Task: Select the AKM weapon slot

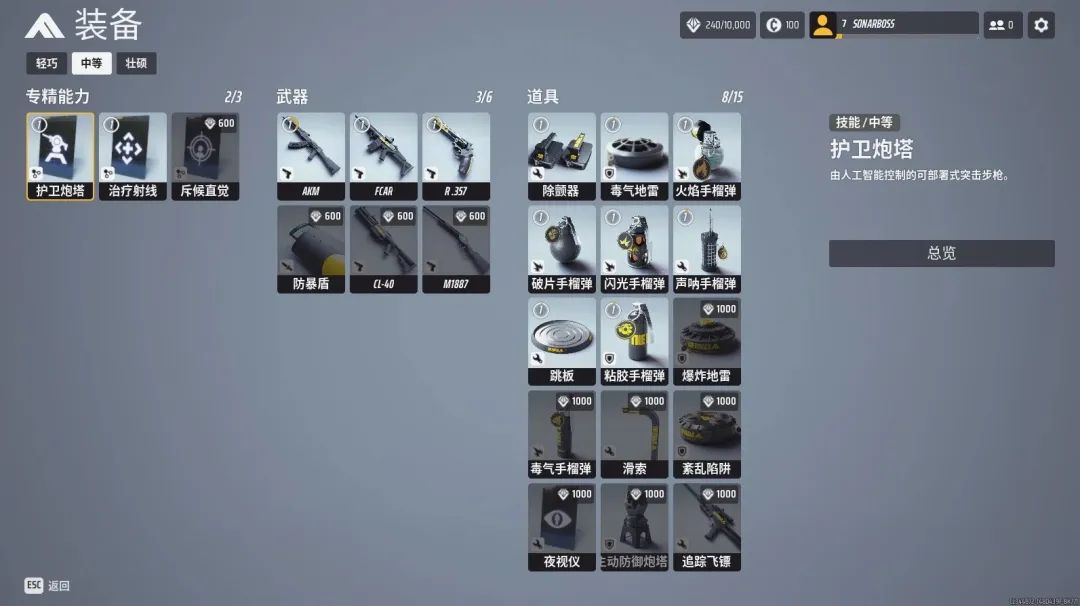Action: point(311,156)
